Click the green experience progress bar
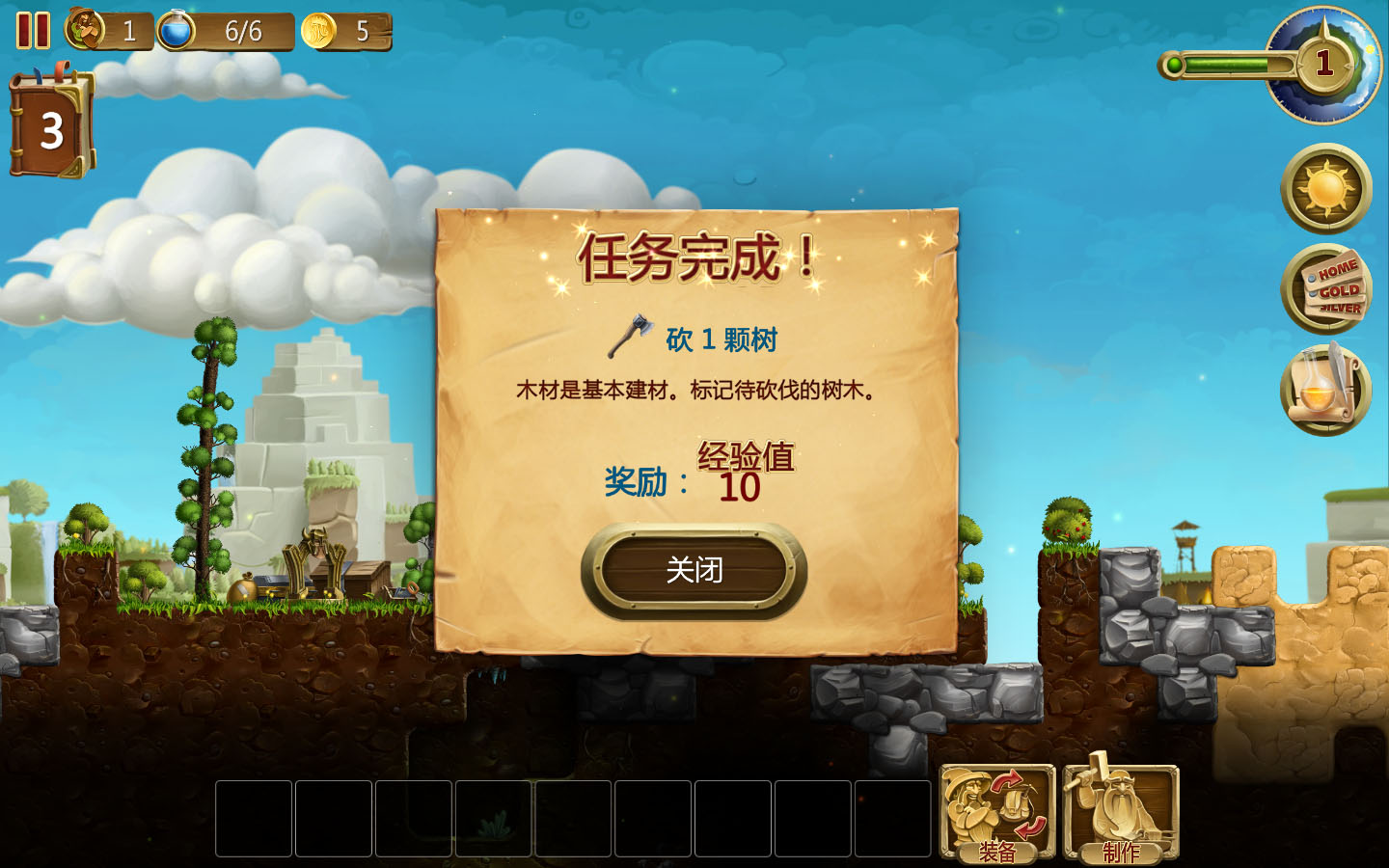Screen dimensions: 1389x868 click(1230, 63)
